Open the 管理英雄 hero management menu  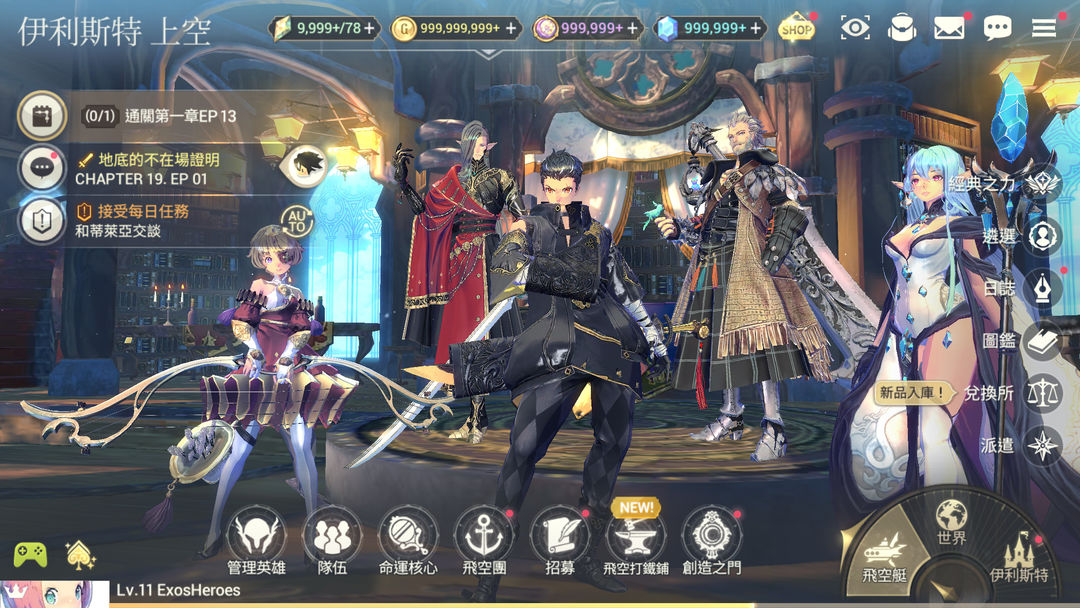click(256, 537)
